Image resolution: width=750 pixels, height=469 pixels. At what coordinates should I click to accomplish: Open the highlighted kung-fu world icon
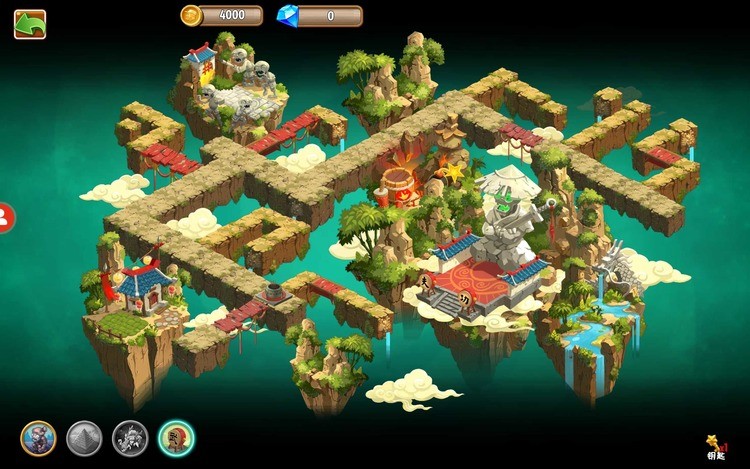pos(176,437)
